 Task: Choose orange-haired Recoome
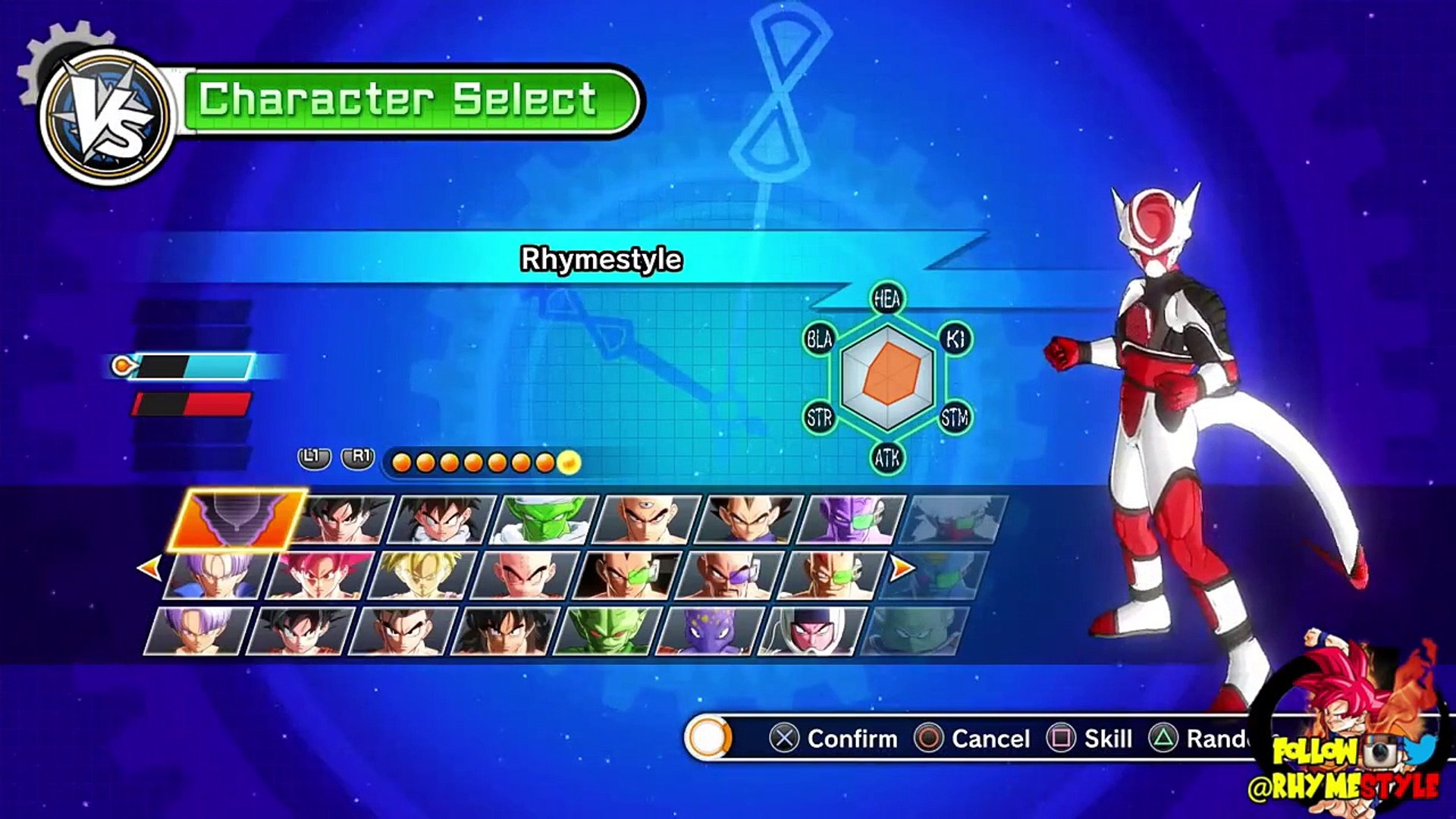(831, 576)
